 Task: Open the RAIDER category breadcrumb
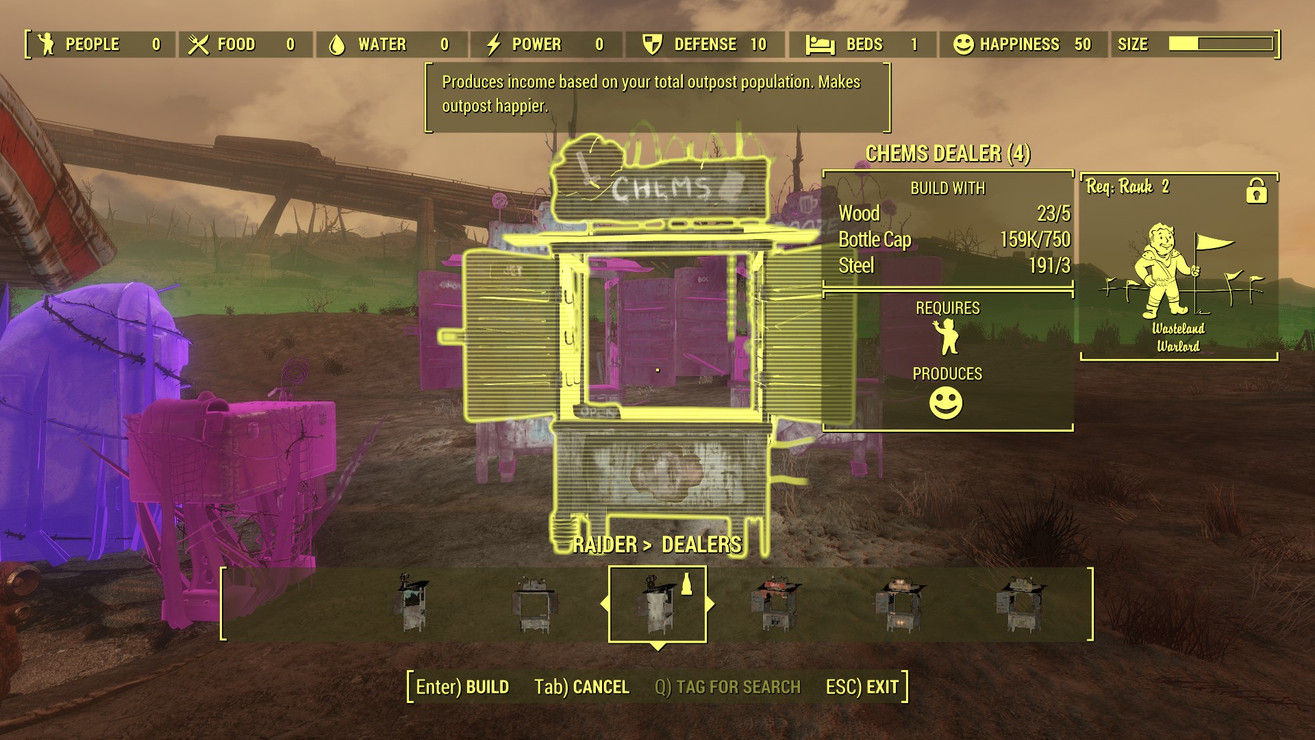coord(601,544)
